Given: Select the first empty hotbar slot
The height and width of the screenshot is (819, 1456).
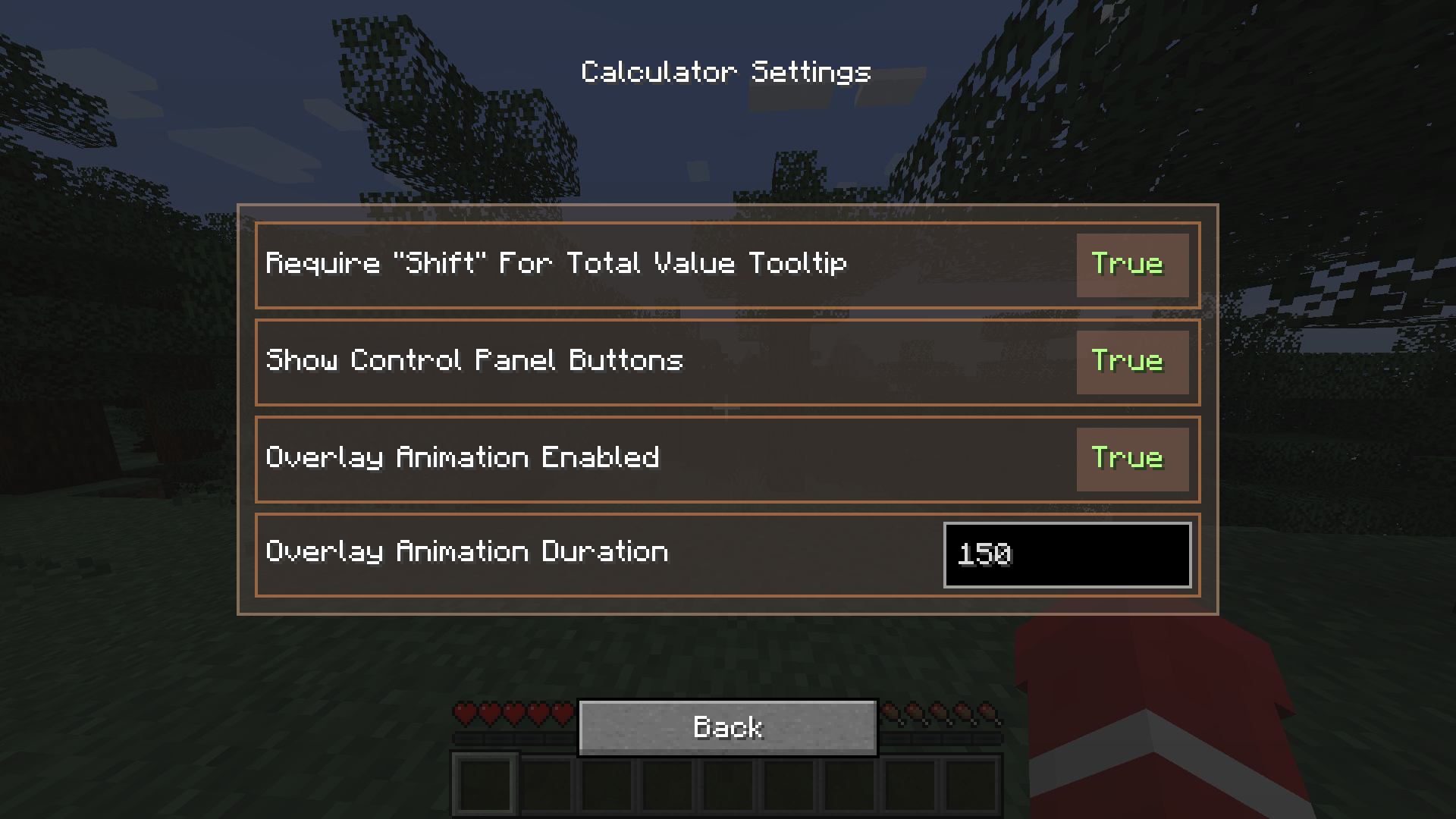Looking at the screenshot, I should tap(484, 785).
